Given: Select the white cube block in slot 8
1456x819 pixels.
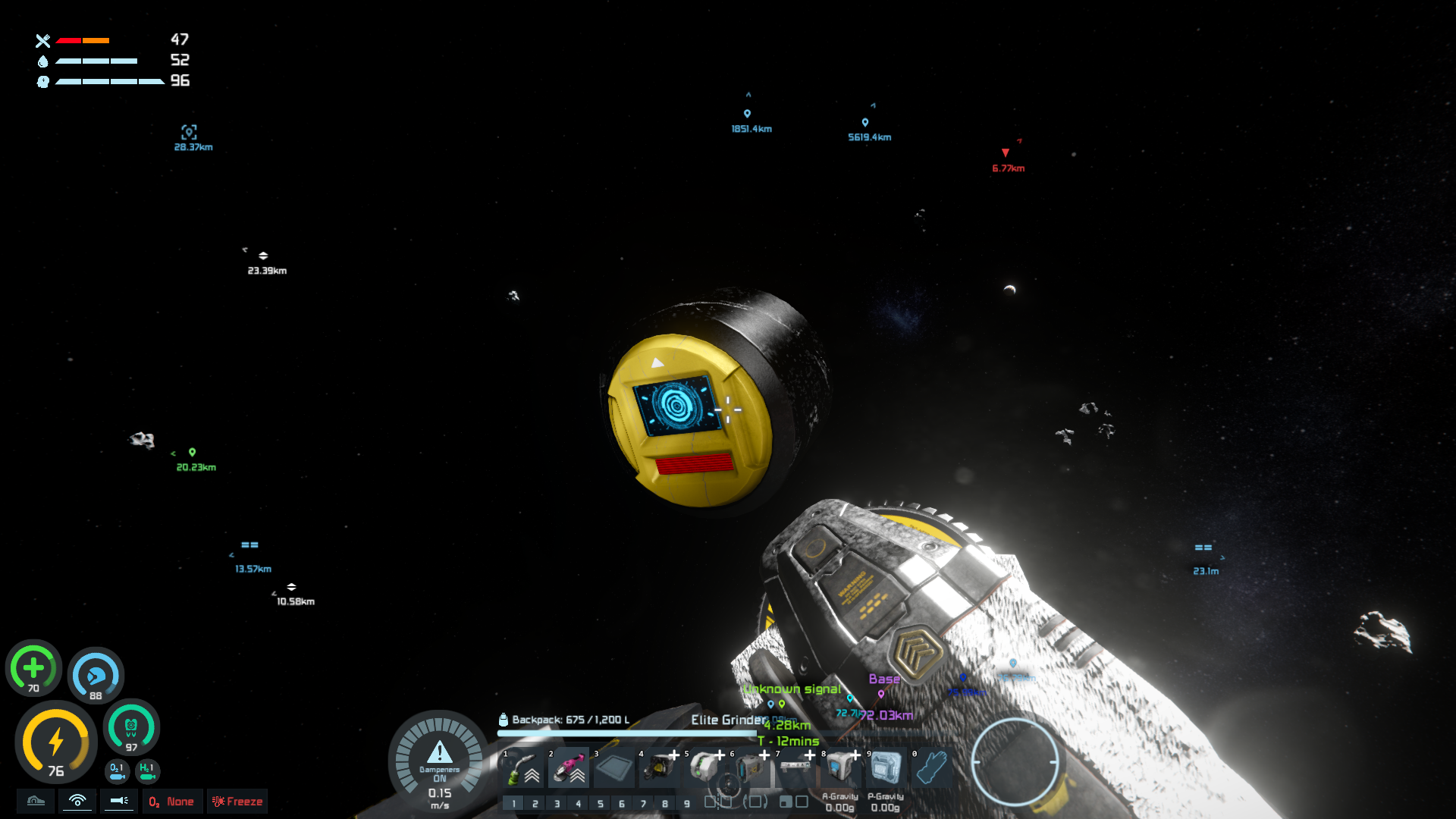Looking at the screenshot, I should click(x=840, y=768).
